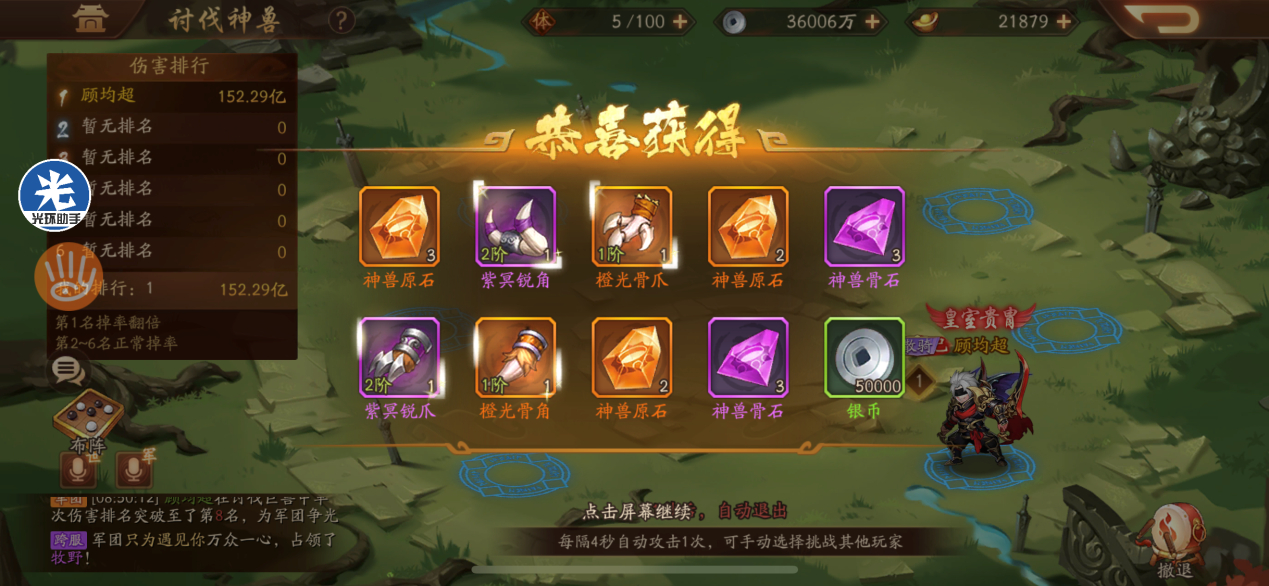Tap the orange hand overlay button
Viewport: 1269px width, 586px height.
pyautogui.click(x=68, y=275)
